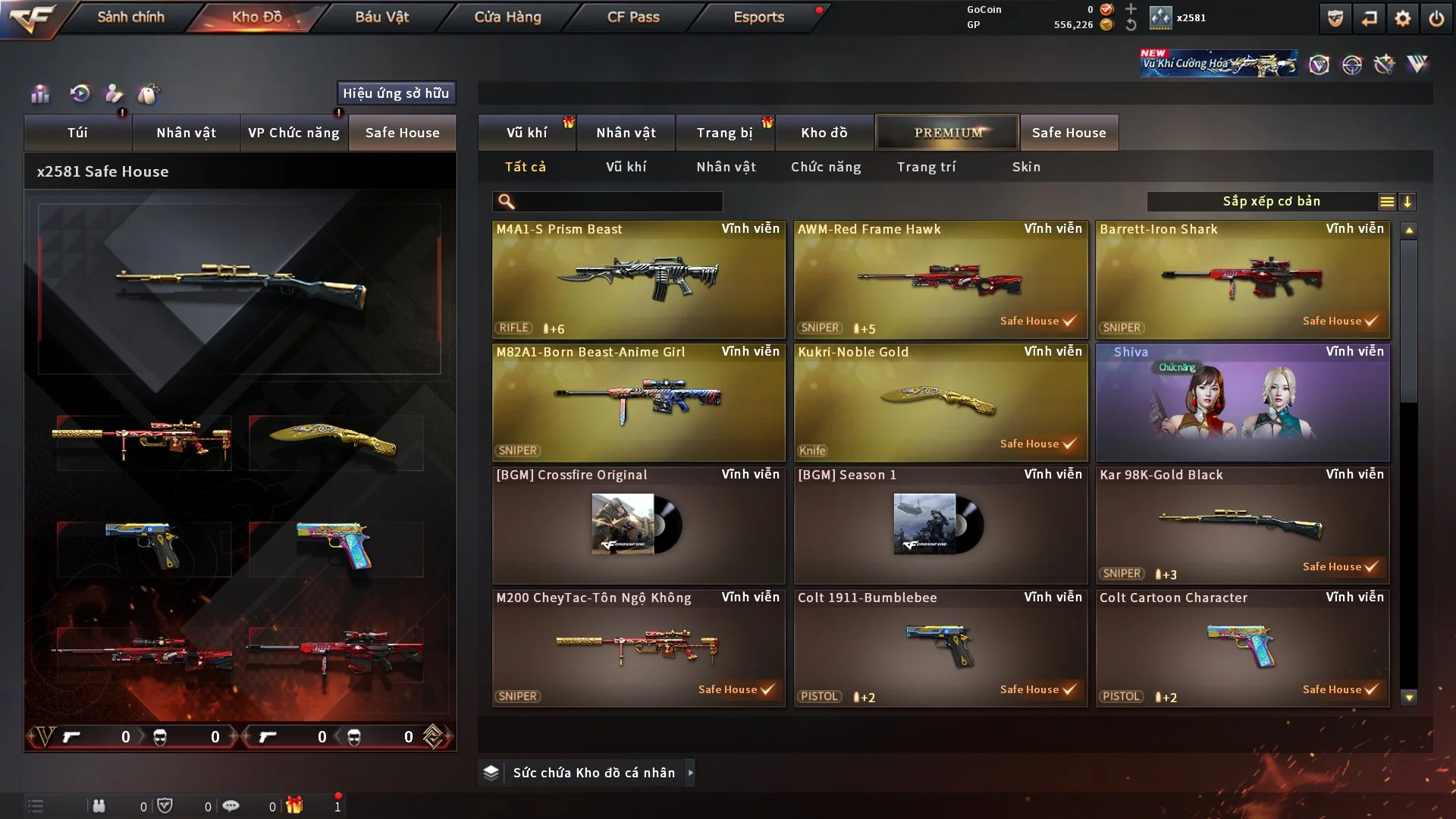Select the AWM-Red Frame Hawk sniper
1456x819 pixels.
[x=940, y=280]
